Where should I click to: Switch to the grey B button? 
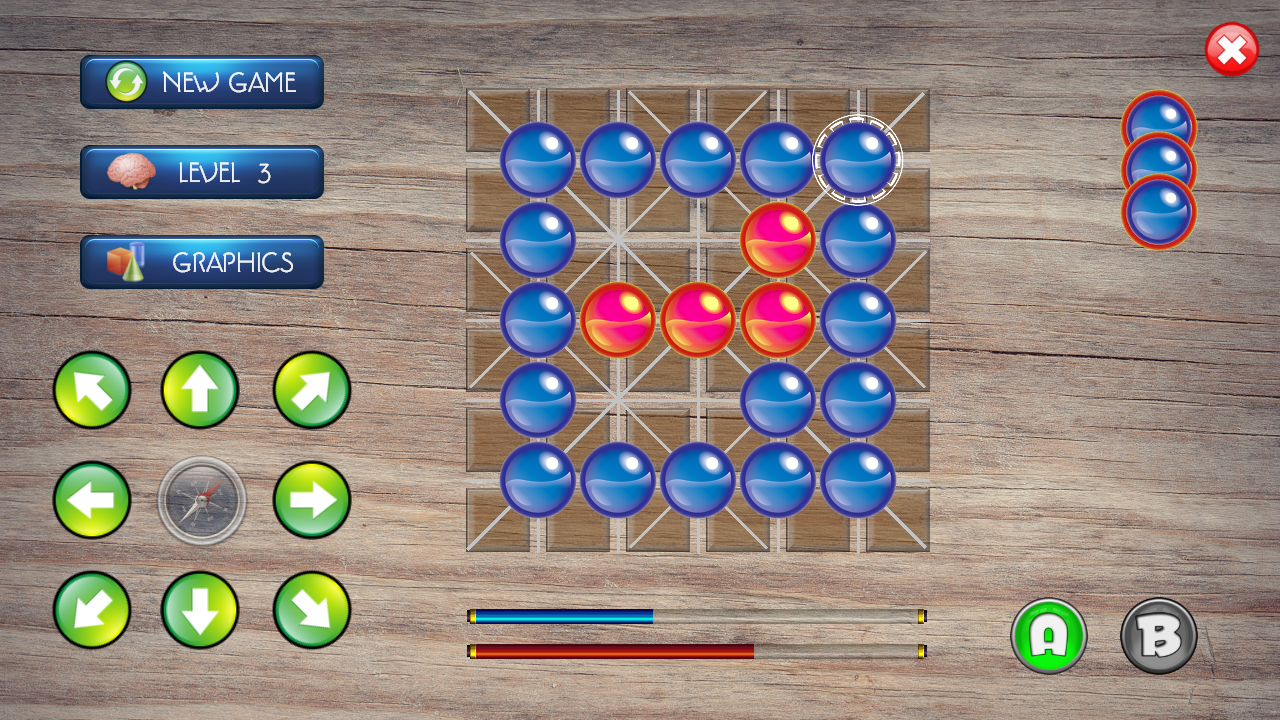[1159, 636]
